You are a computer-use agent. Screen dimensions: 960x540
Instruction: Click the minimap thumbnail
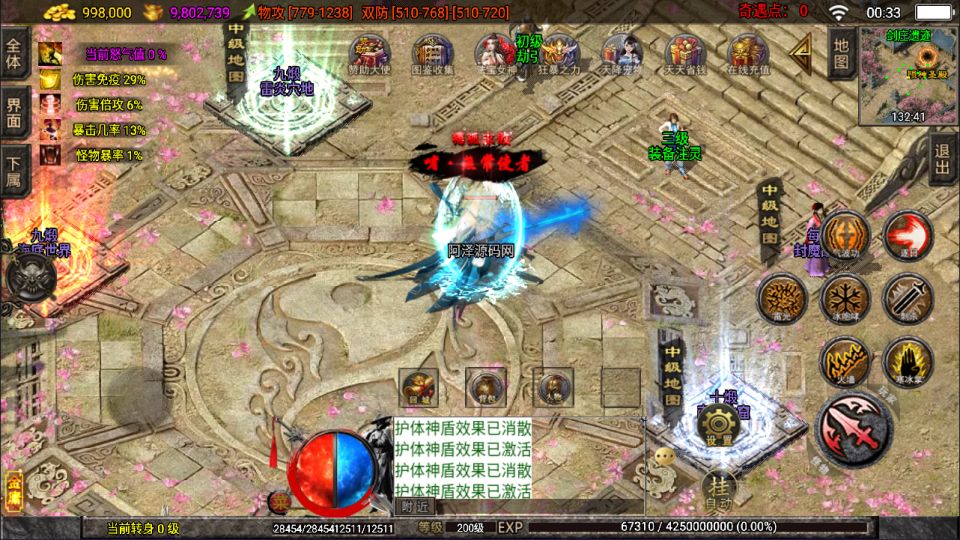click(x=908, y=68)
